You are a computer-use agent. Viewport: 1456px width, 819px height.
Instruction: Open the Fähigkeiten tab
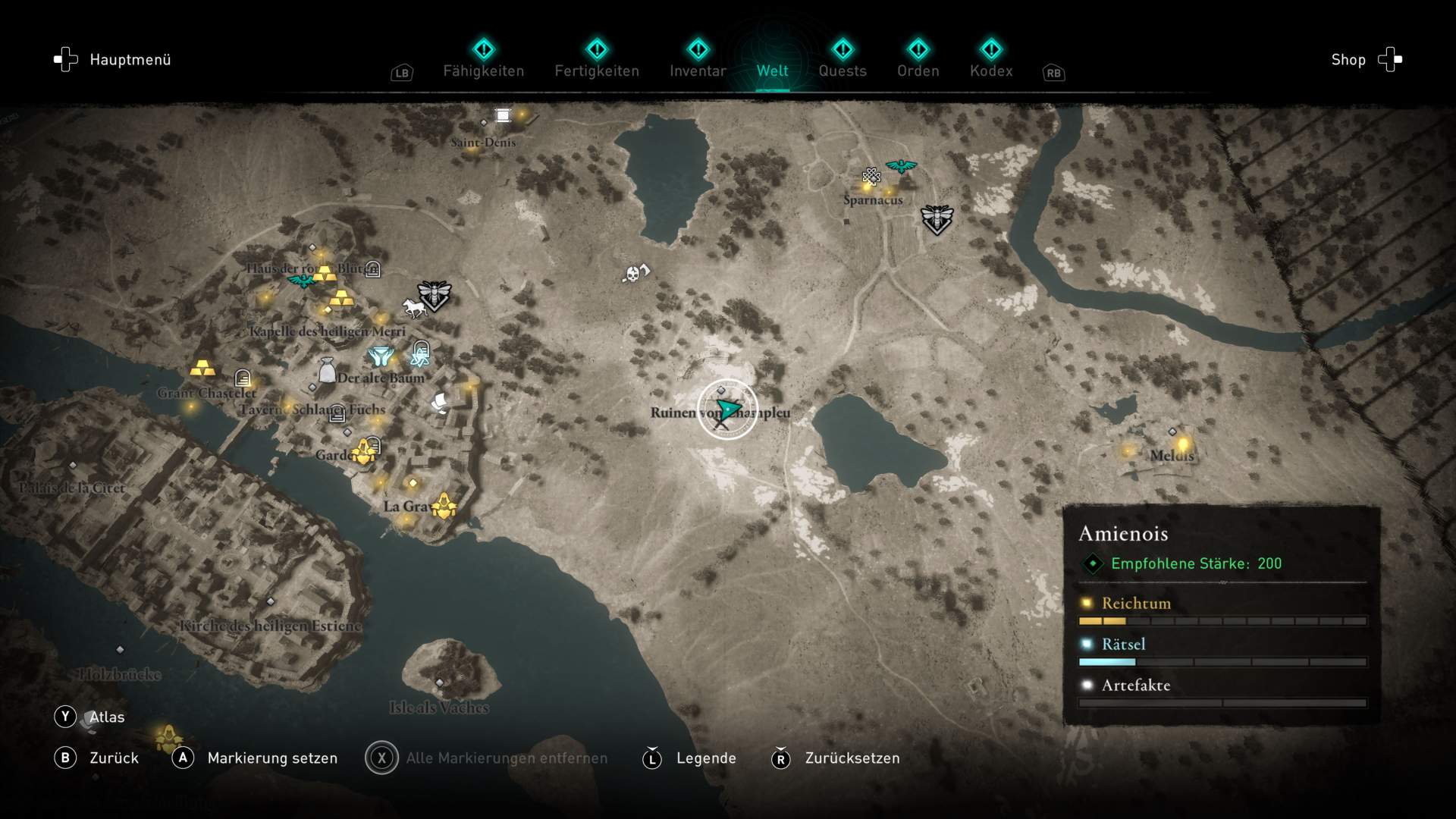[483, 71]
